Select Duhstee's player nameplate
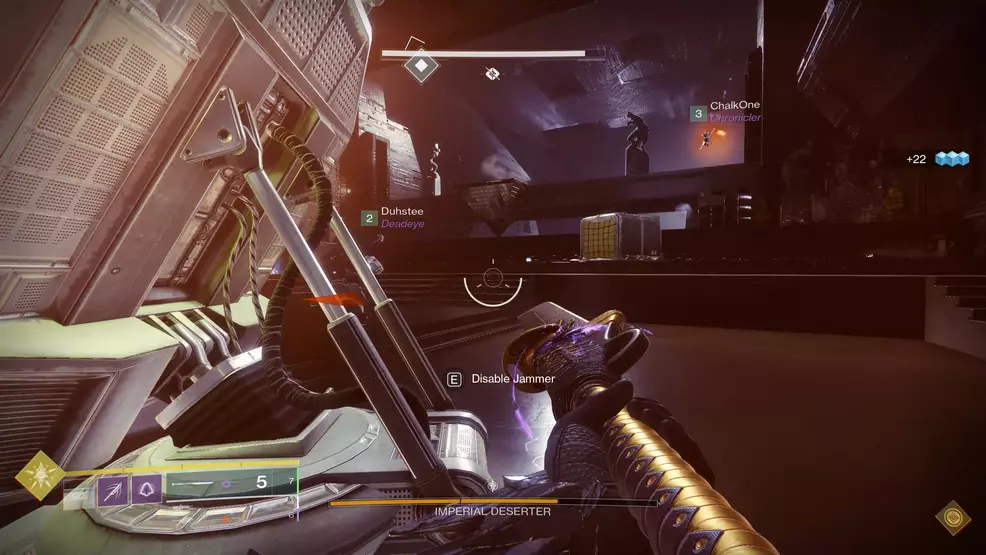Viewport: 986px width, 555px height. (404, 212)
